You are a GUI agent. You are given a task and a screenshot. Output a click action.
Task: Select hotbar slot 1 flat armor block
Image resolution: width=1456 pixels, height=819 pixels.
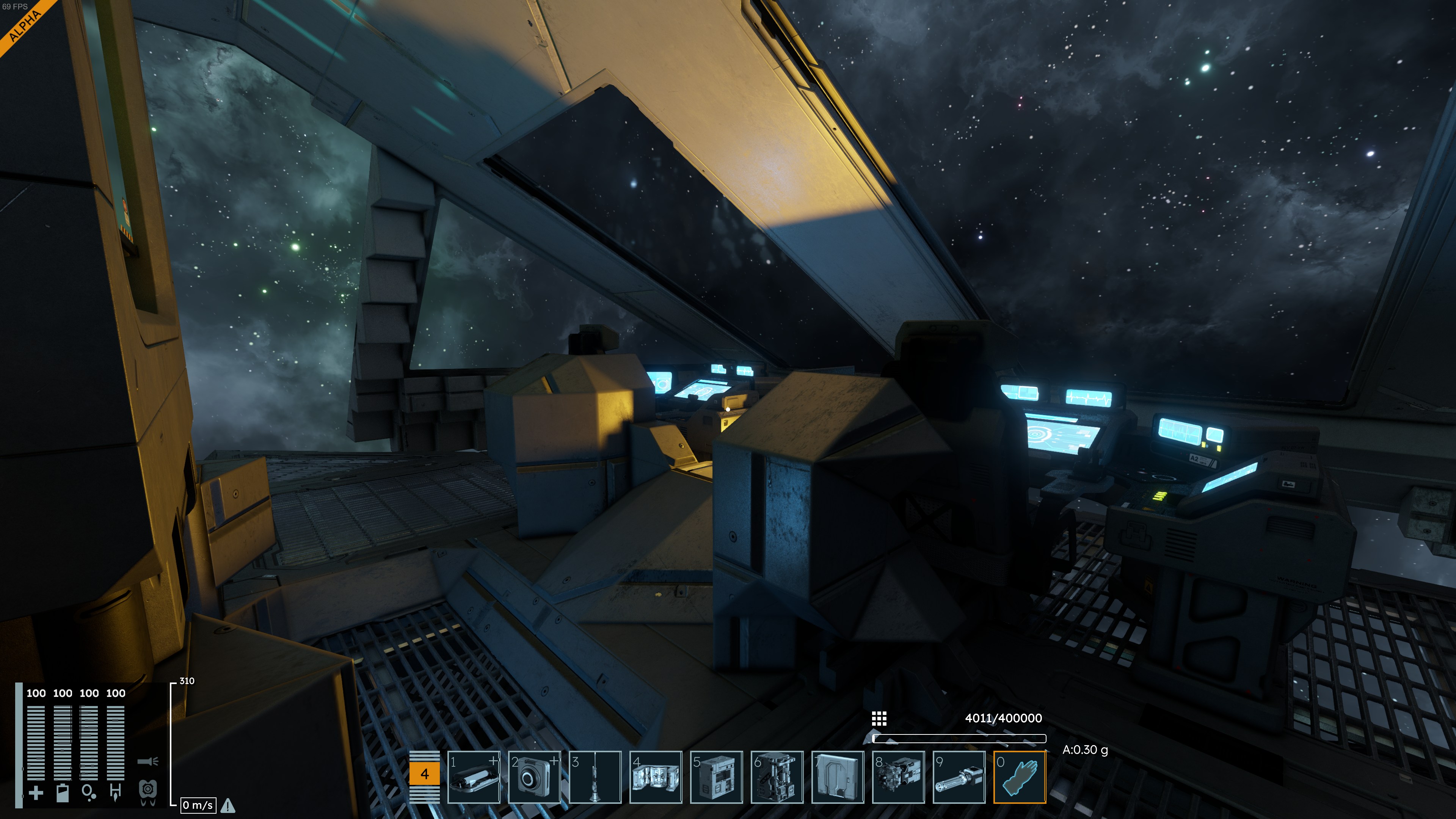tap(474, 777)
